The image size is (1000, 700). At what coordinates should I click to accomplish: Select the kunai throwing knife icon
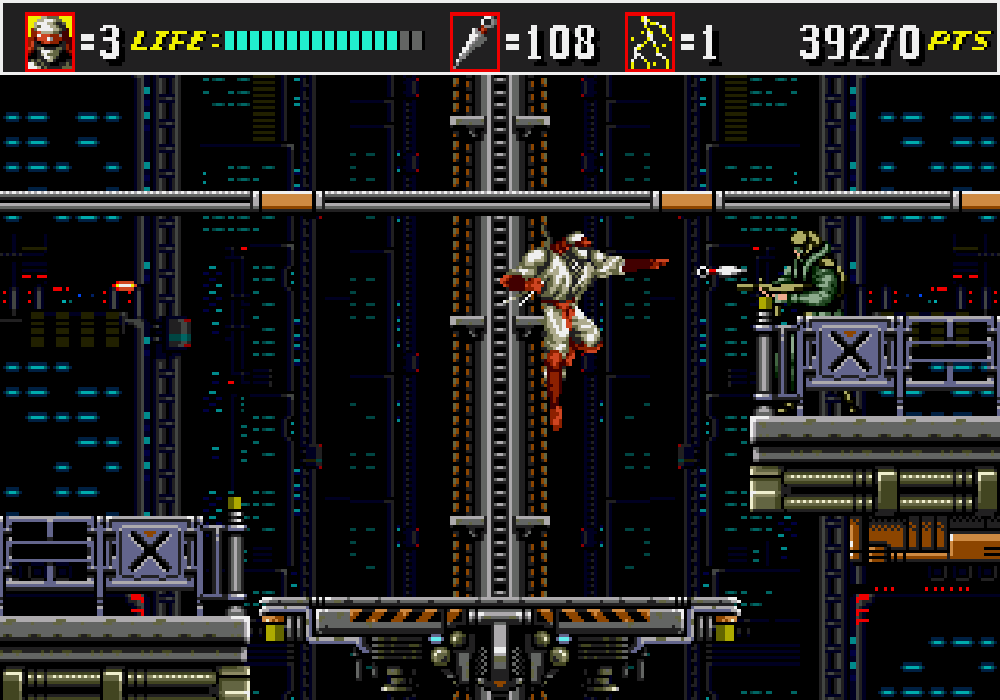474,42
